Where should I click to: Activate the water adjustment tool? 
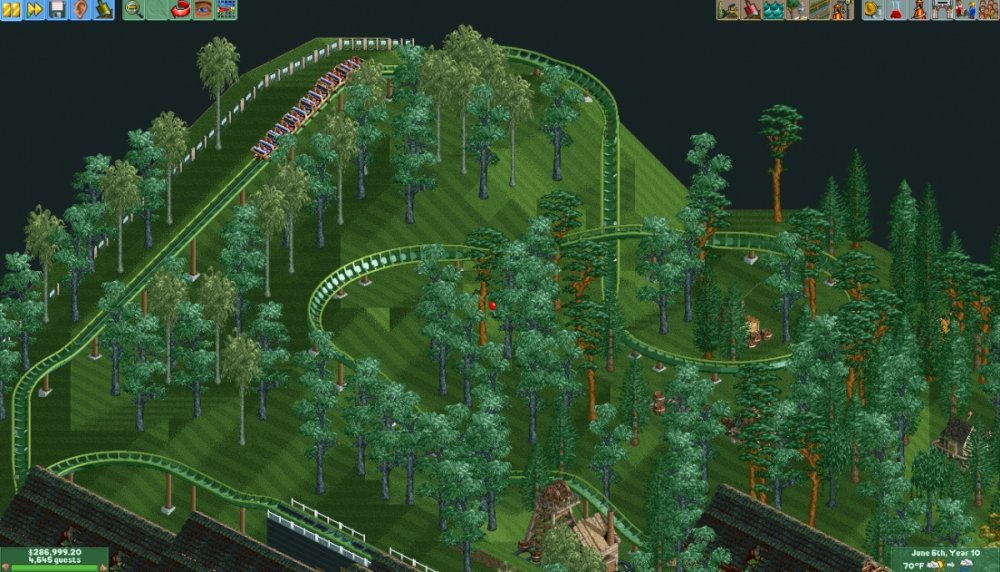coord(773,10)
